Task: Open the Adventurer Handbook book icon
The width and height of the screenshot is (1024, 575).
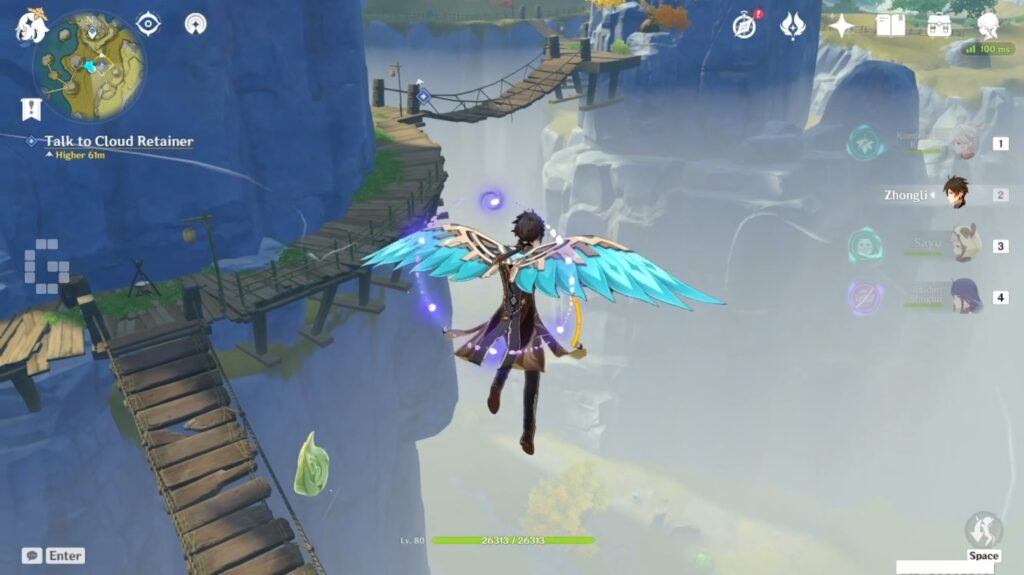Action: [890, 26]
